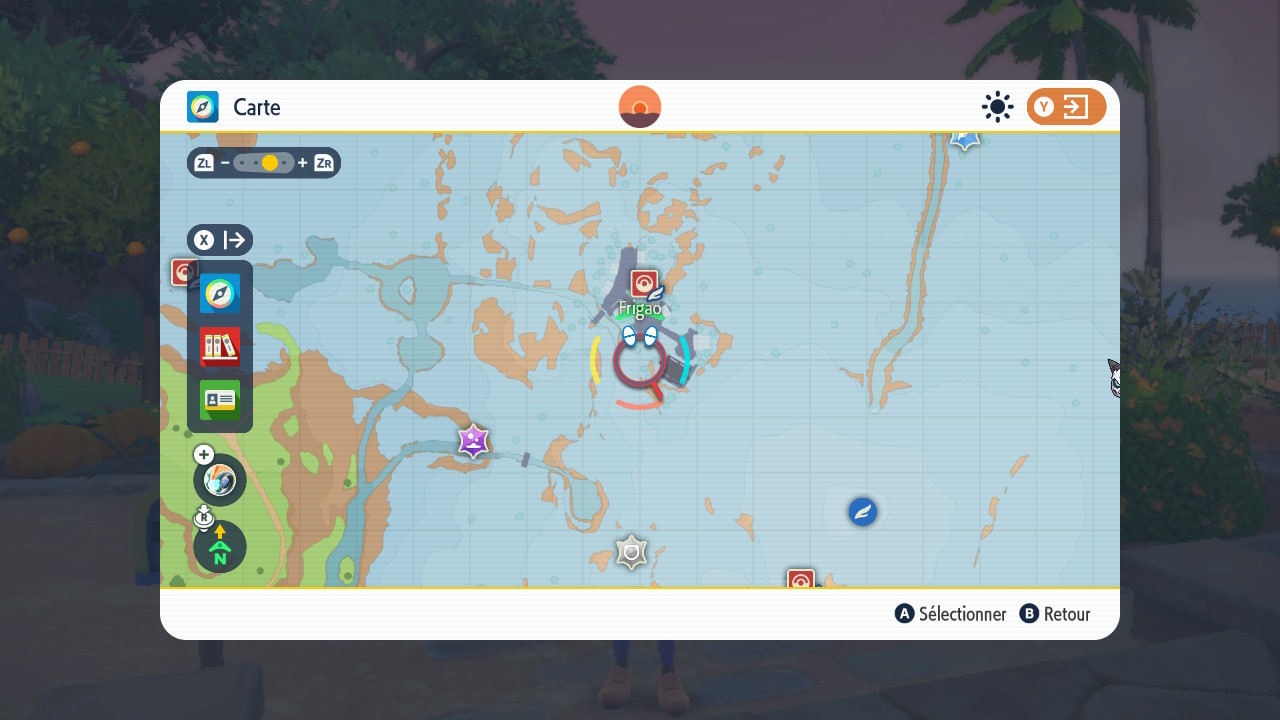This screenshot has height=720, width=1280.
Task: Open the compass map app icon
Action: [x=220, y=294]
